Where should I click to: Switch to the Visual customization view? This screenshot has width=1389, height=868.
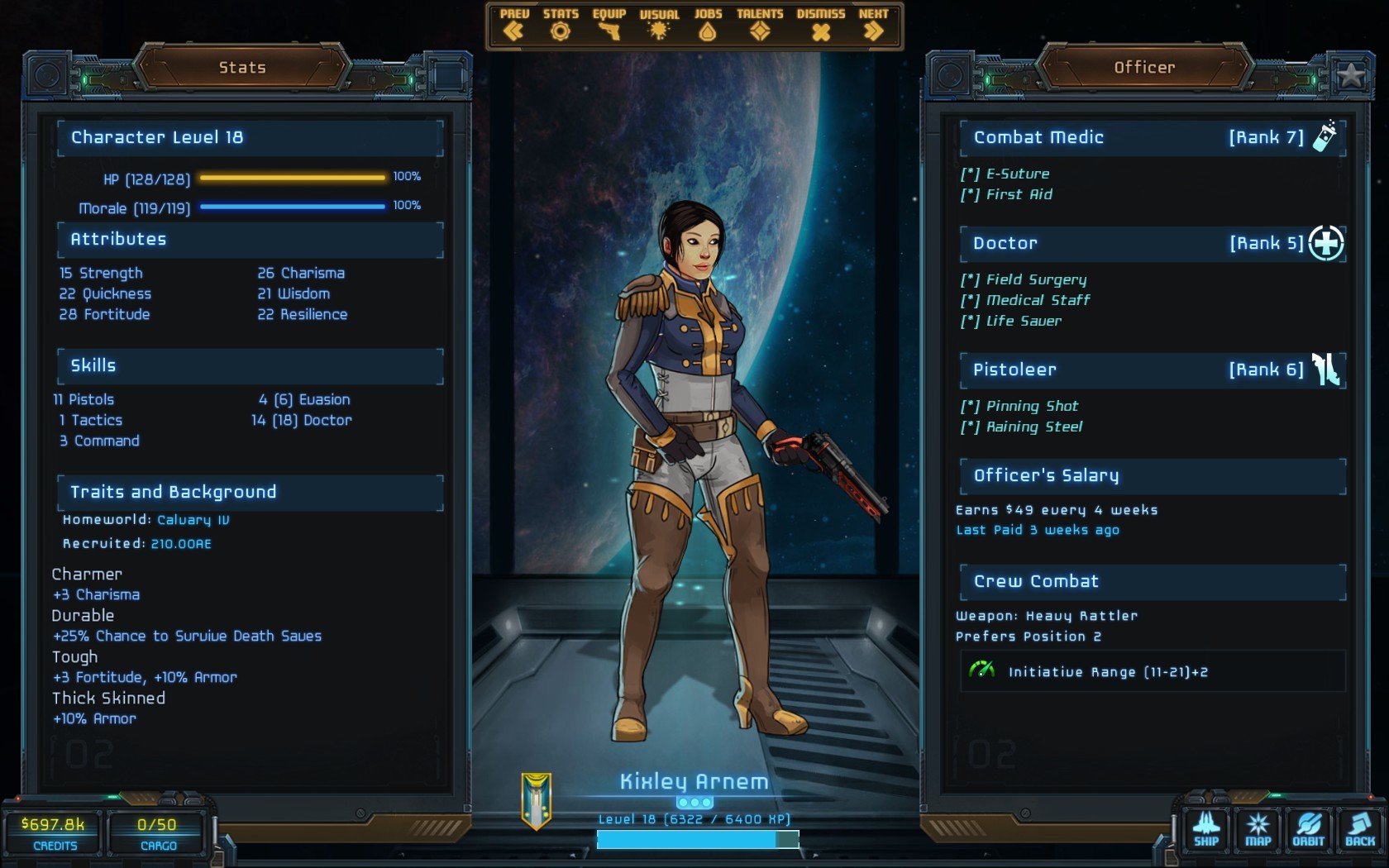tap(659, 26)
